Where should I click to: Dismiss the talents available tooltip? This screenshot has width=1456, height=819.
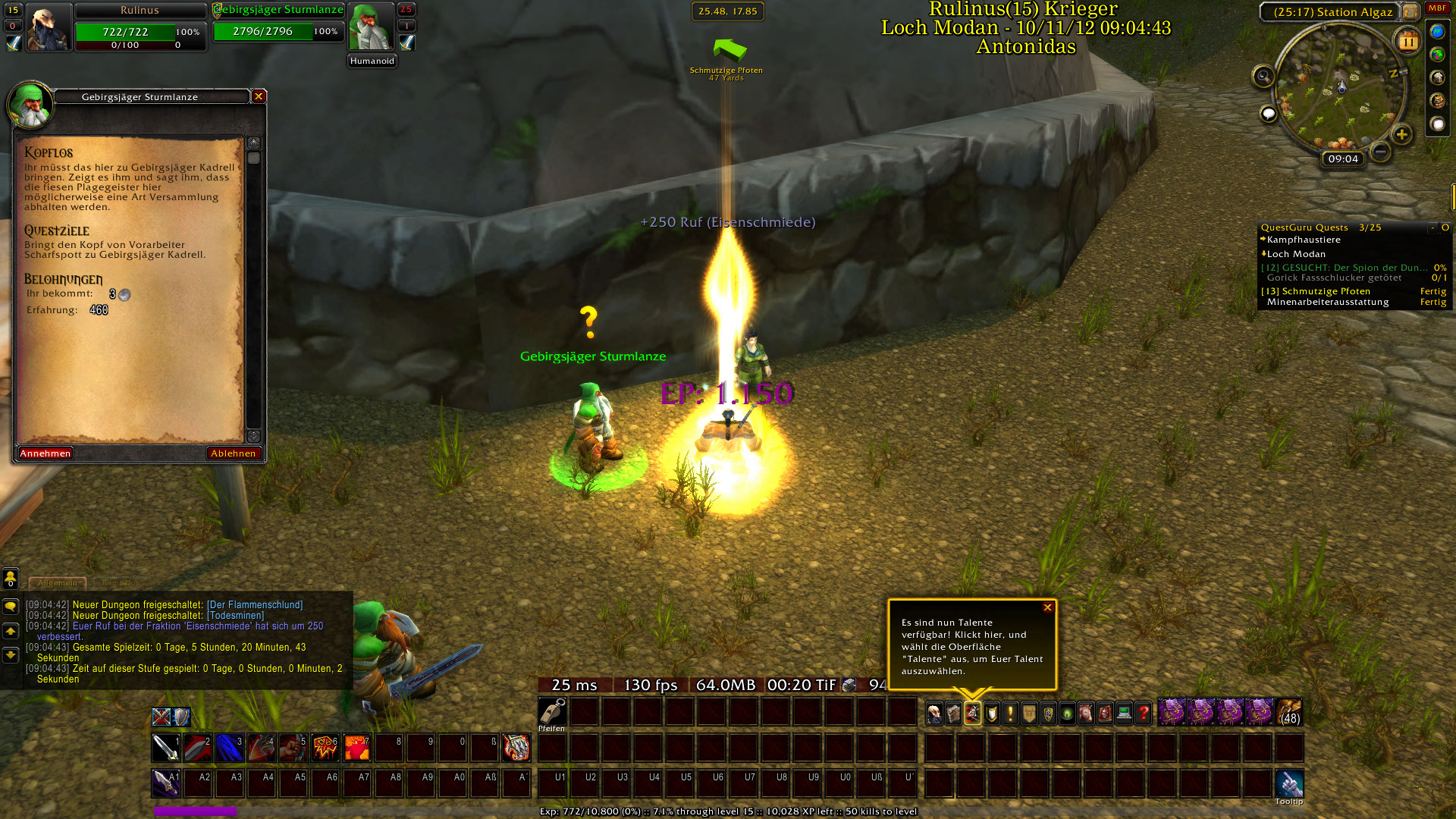pos(1047,607)
